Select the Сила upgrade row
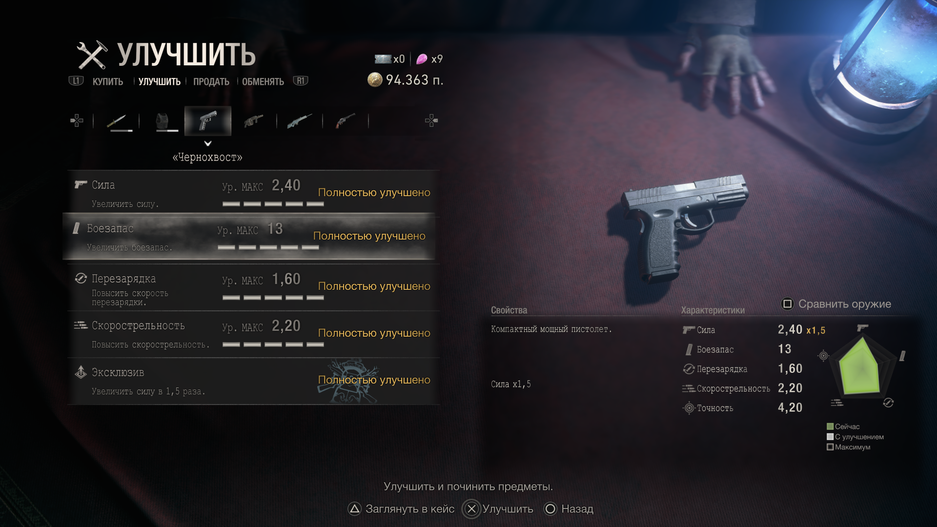937x527 pixels. [250, 192]
